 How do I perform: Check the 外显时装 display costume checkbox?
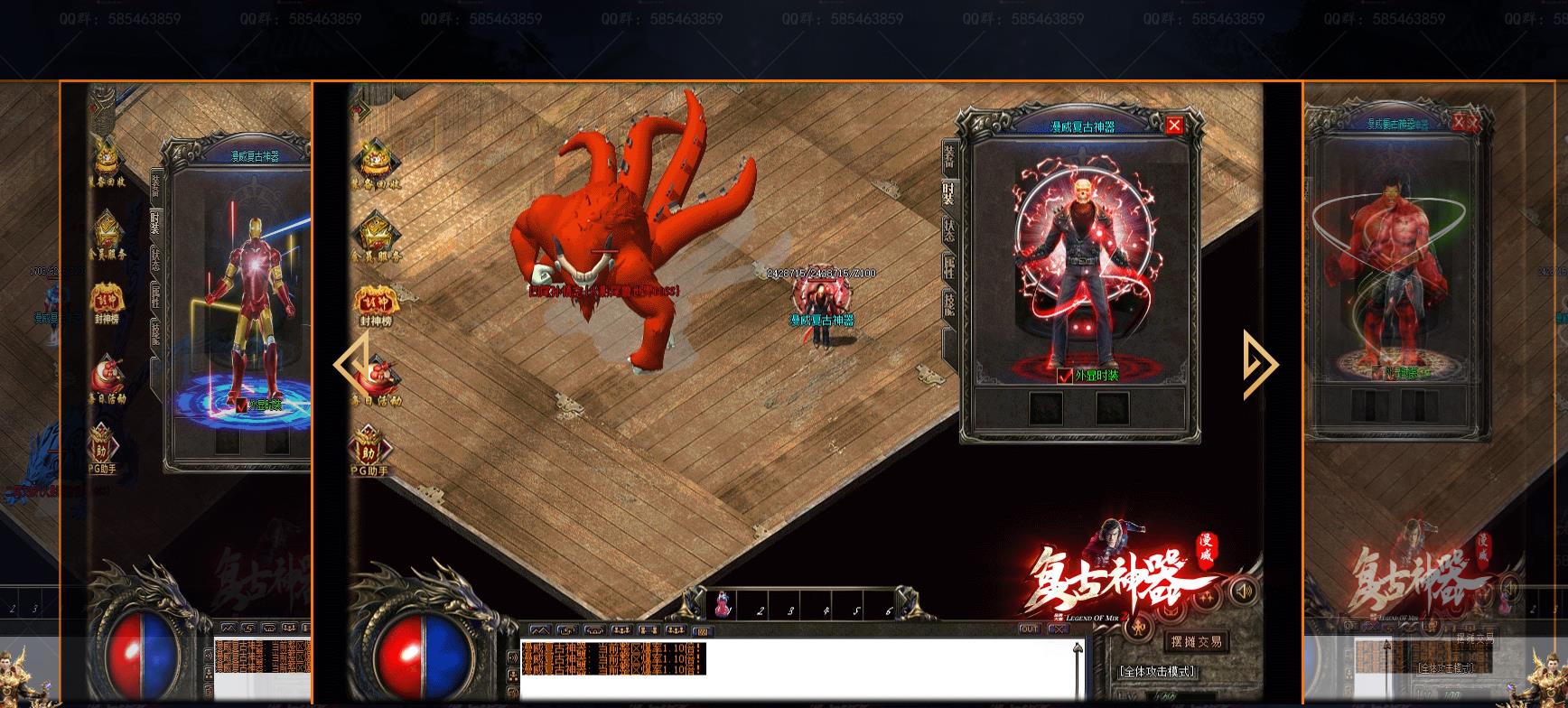1064,376
